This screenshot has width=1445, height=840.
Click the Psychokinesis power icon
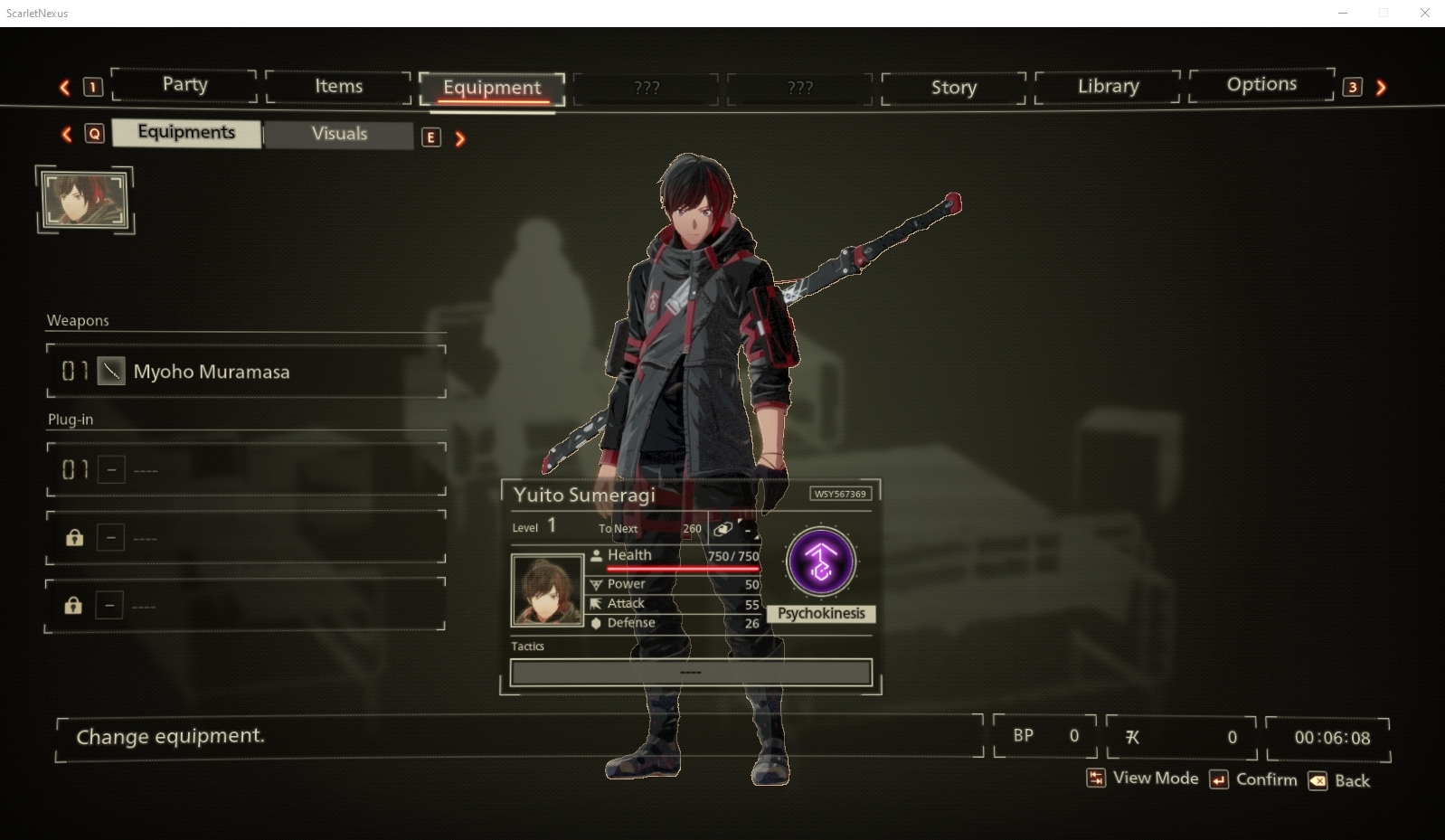821,562
